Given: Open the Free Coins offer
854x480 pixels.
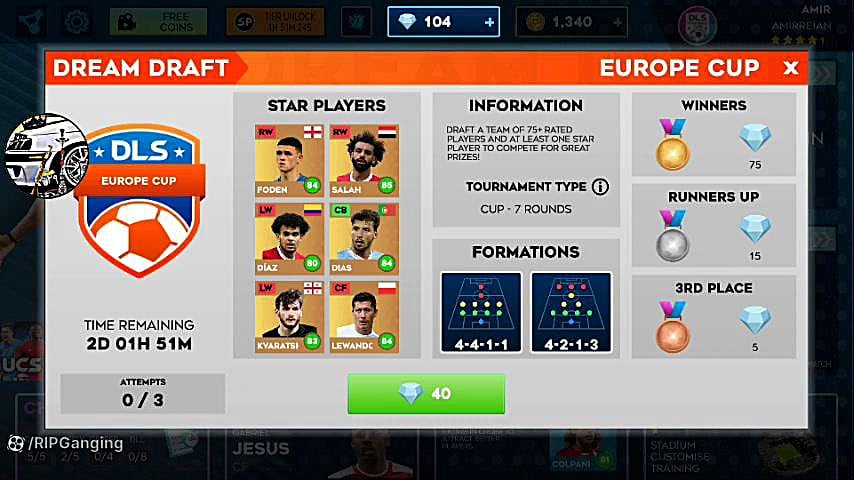Looking at the screenshot, I should pos(158,21).
